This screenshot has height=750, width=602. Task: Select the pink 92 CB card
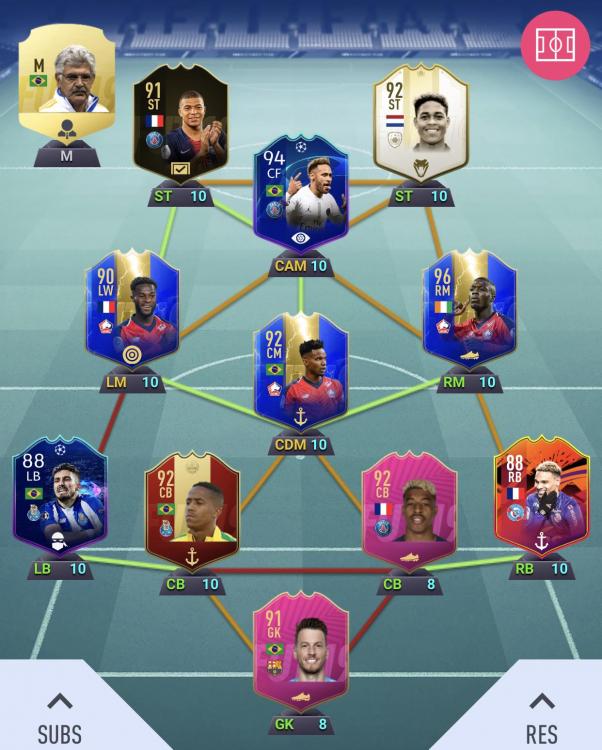[x=408, y=510]
